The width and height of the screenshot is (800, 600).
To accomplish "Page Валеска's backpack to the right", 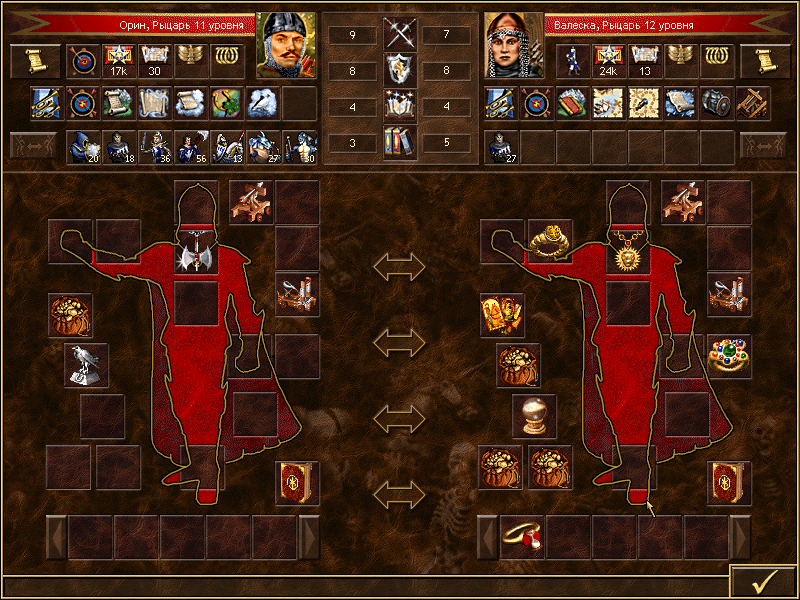I will [x=741, y=537].
